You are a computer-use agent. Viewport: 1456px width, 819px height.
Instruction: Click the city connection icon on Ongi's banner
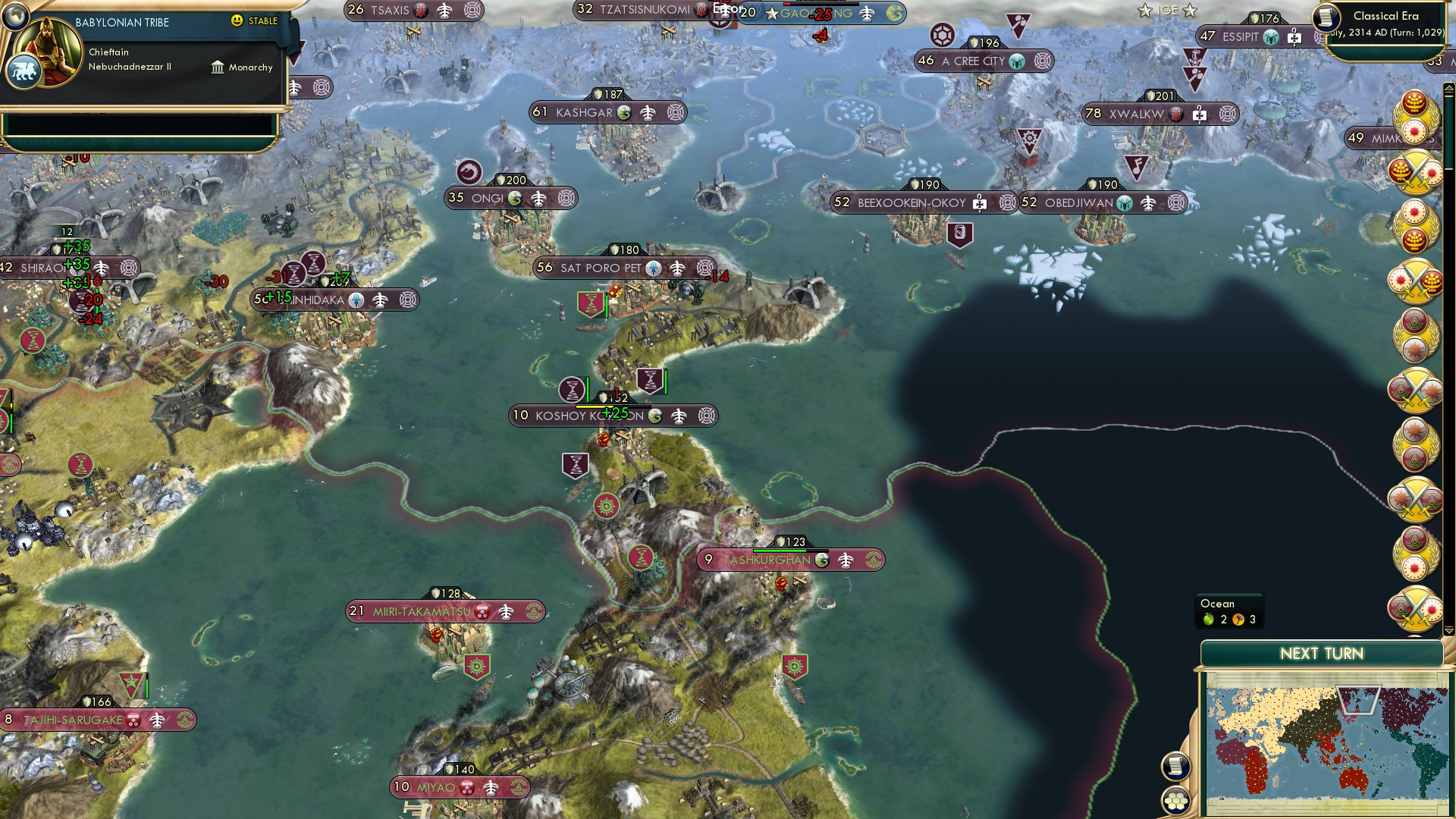tap(538, 199)
